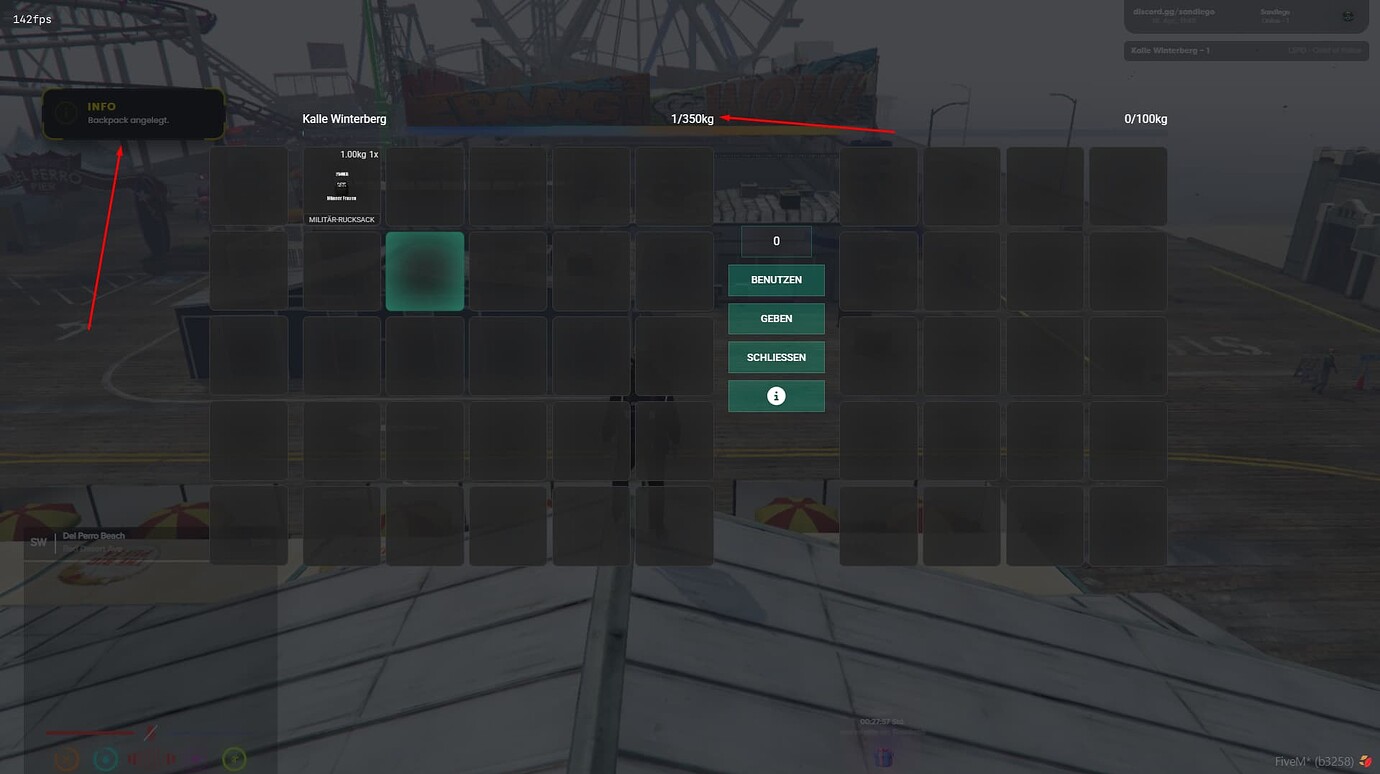Click the Militär-Rucksack item slot
This screenshot has width=1380, height=774.
pos(341,186)
